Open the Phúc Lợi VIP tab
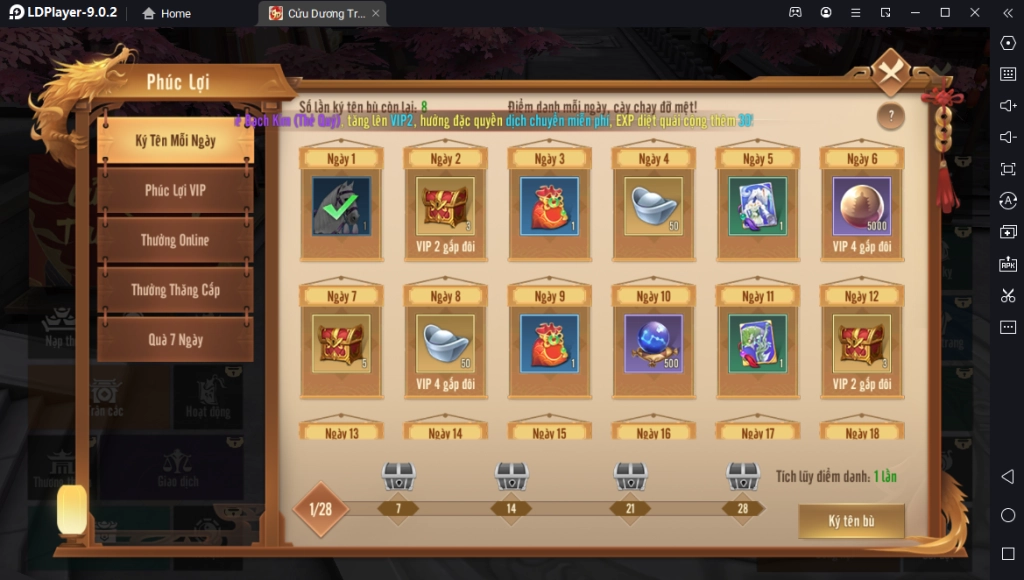 (x=175, y=190)
